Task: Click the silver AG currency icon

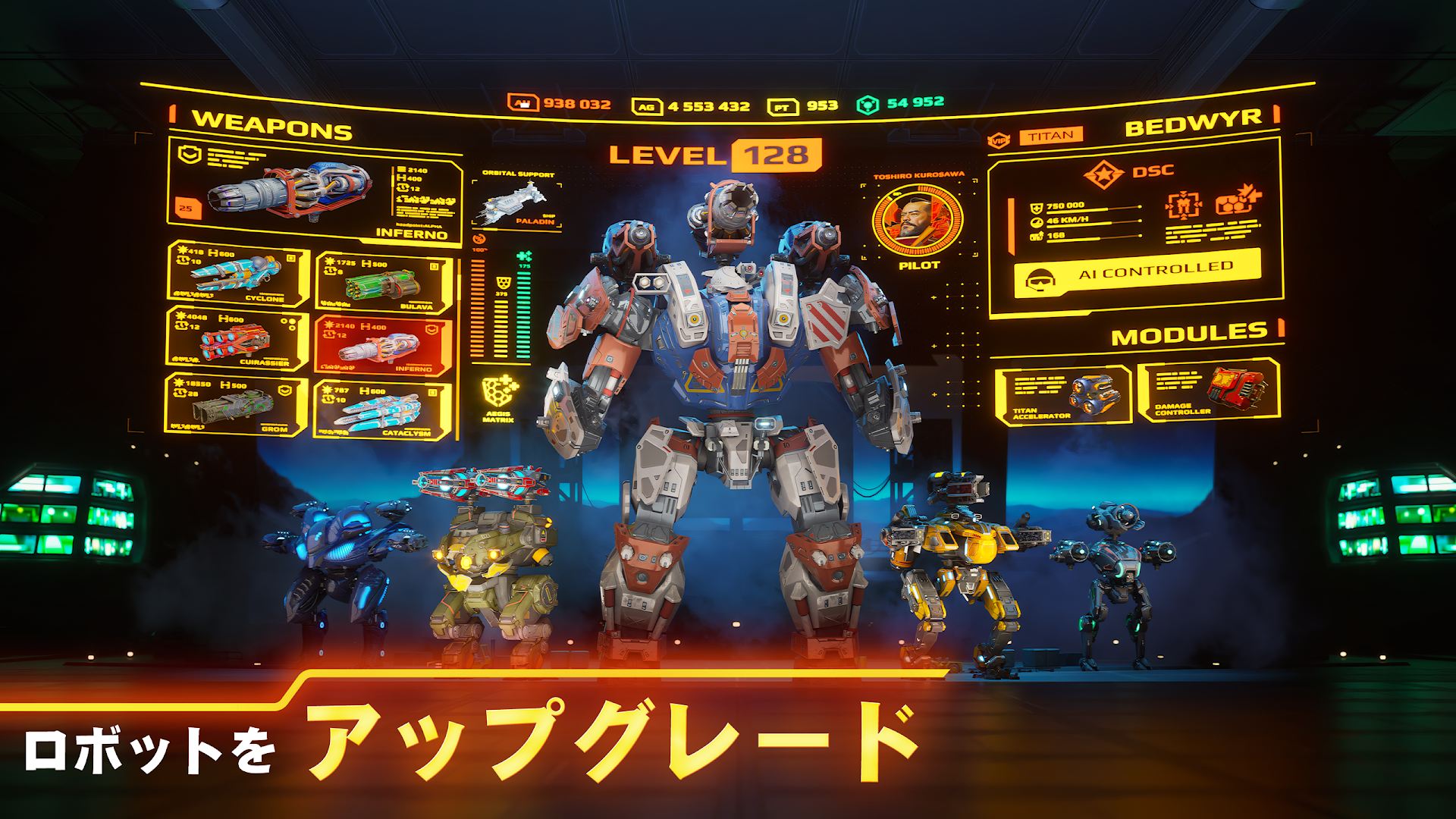Action: (645, 105)
